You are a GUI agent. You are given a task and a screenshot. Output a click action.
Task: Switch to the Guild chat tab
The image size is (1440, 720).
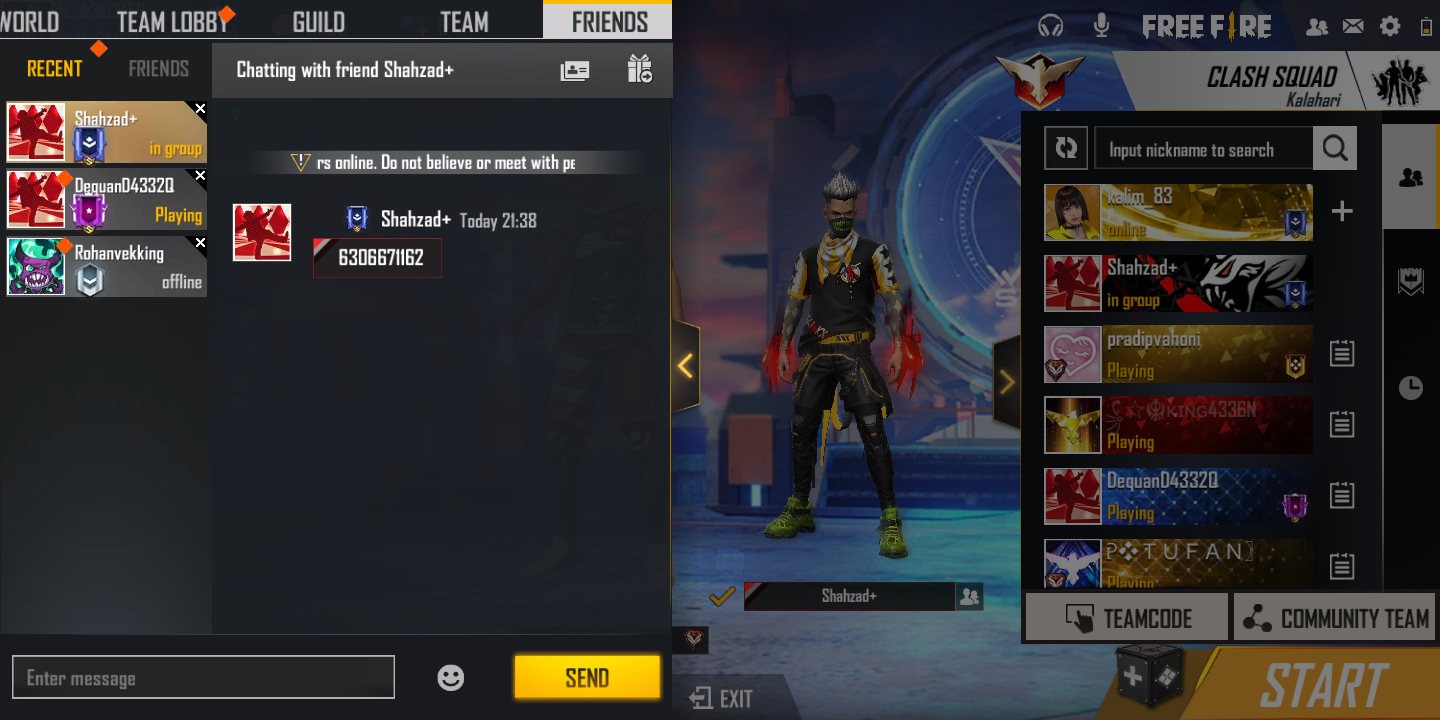pos(318,21)
